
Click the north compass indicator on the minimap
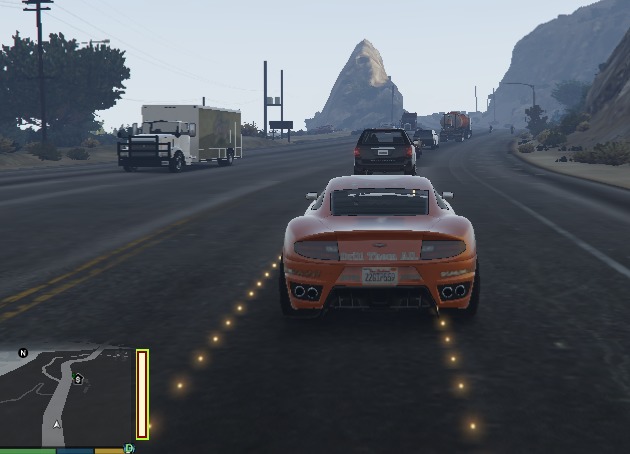[23, 353]
